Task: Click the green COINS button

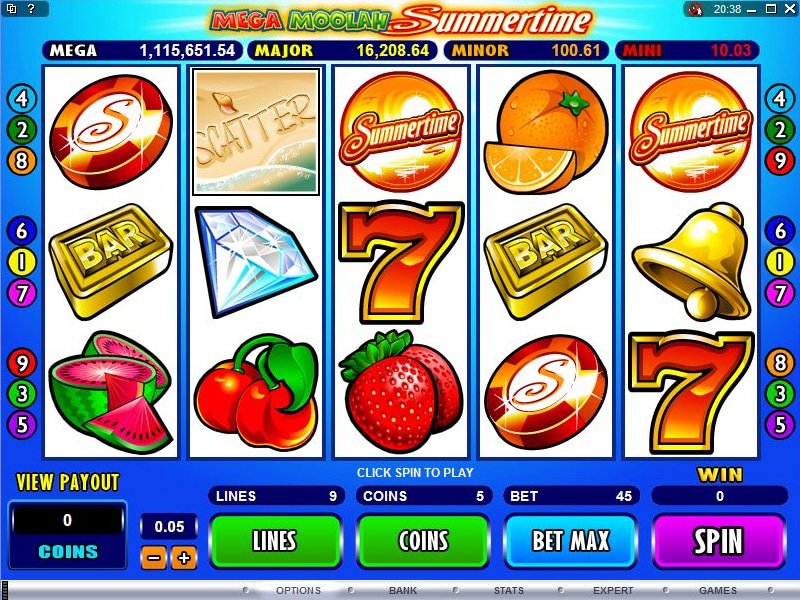Action: pyautogui.click(x=423, y=541)
